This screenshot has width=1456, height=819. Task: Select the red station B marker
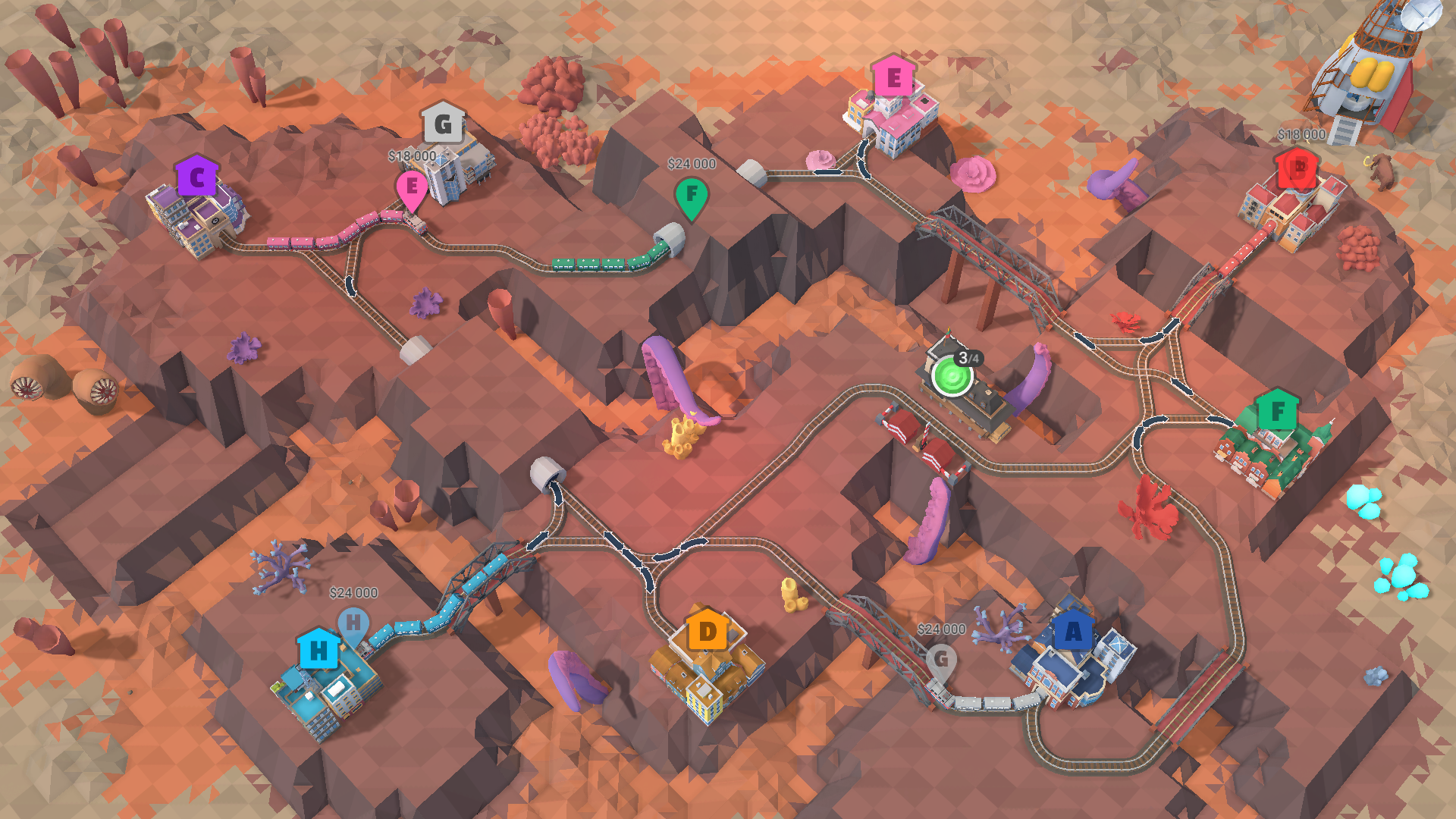tap(1295, 168)
